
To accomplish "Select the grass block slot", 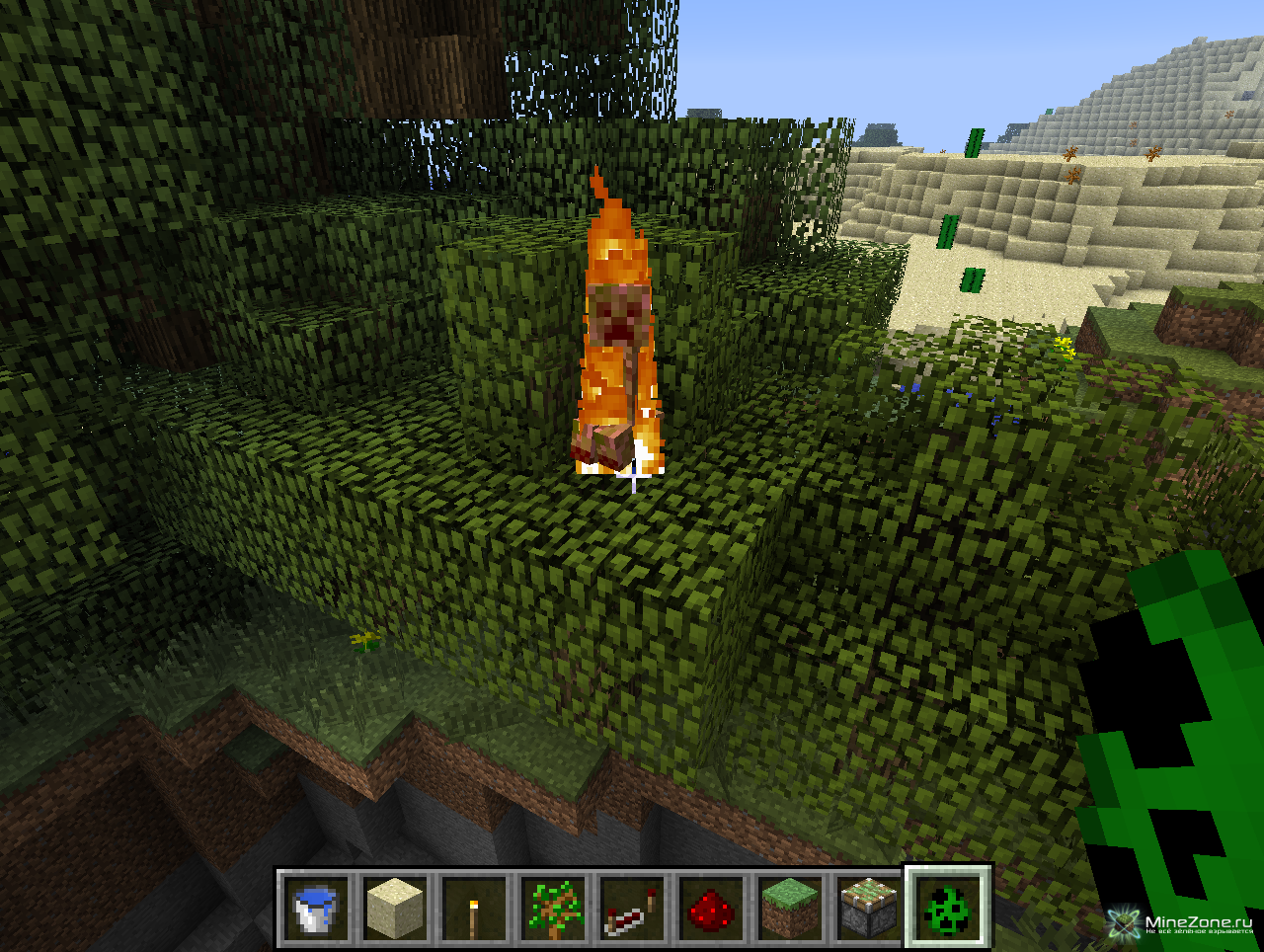I will [790, 909].
